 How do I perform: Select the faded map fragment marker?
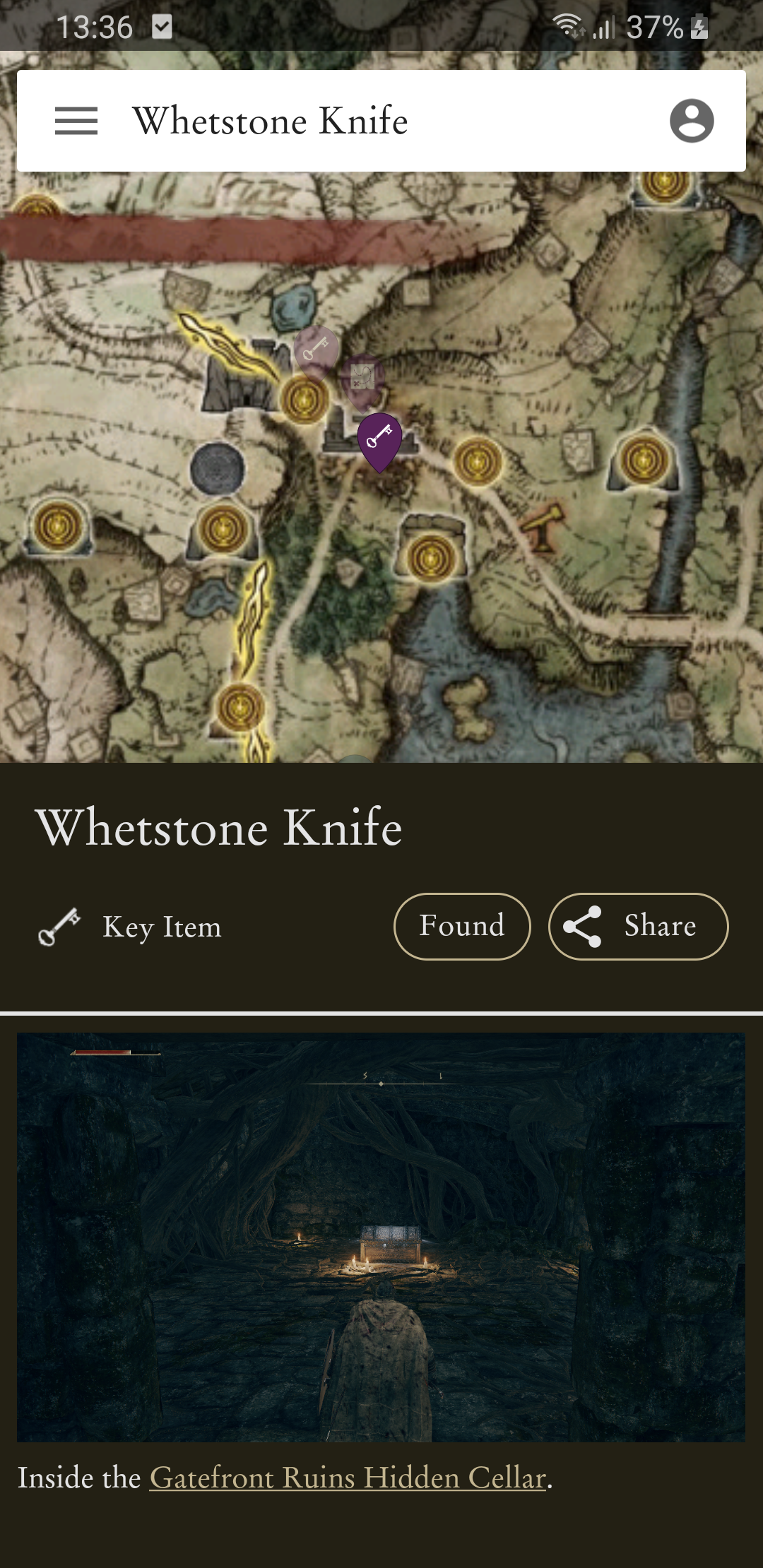pos(363,379)
